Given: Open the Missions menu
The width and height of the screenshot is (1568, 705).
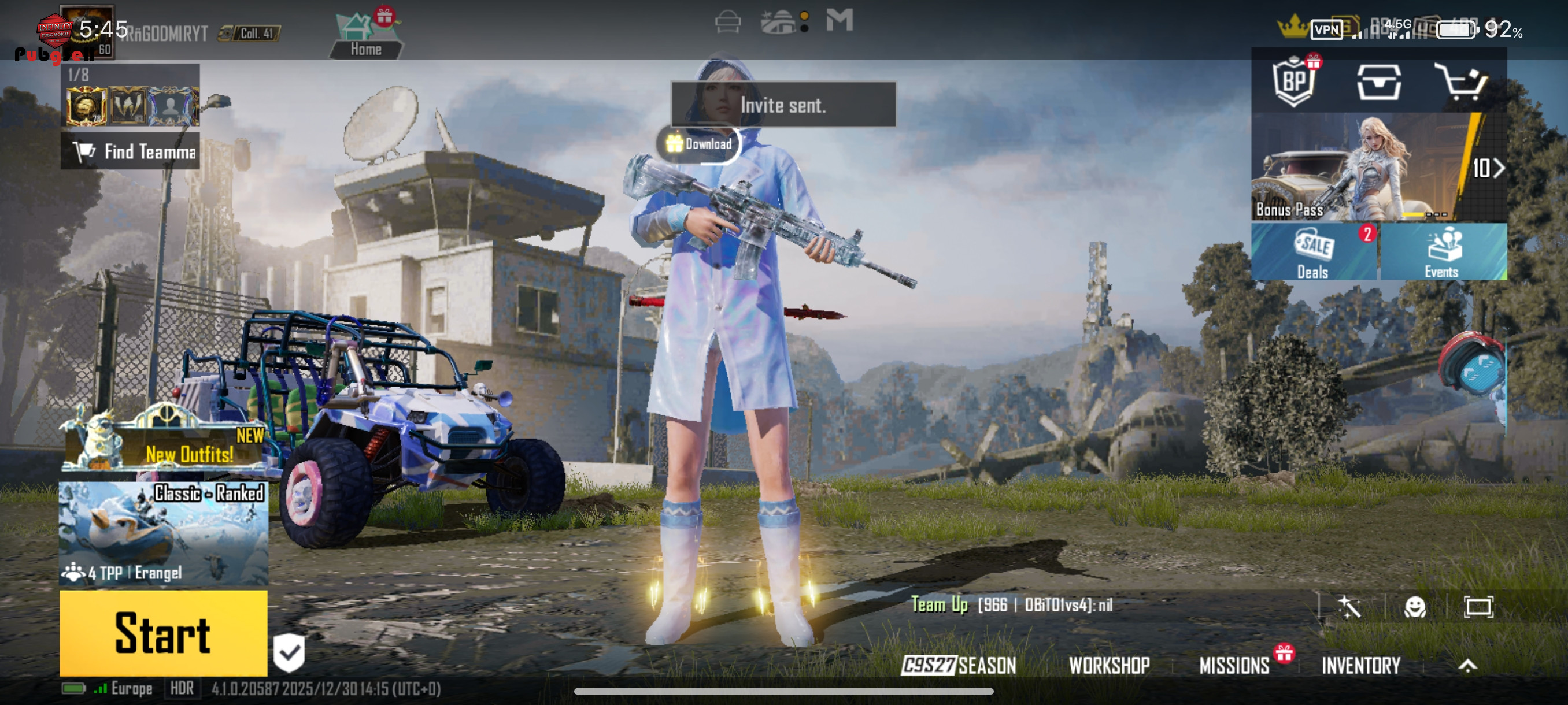Looking at the screenshot, I should coord(1234,666).
